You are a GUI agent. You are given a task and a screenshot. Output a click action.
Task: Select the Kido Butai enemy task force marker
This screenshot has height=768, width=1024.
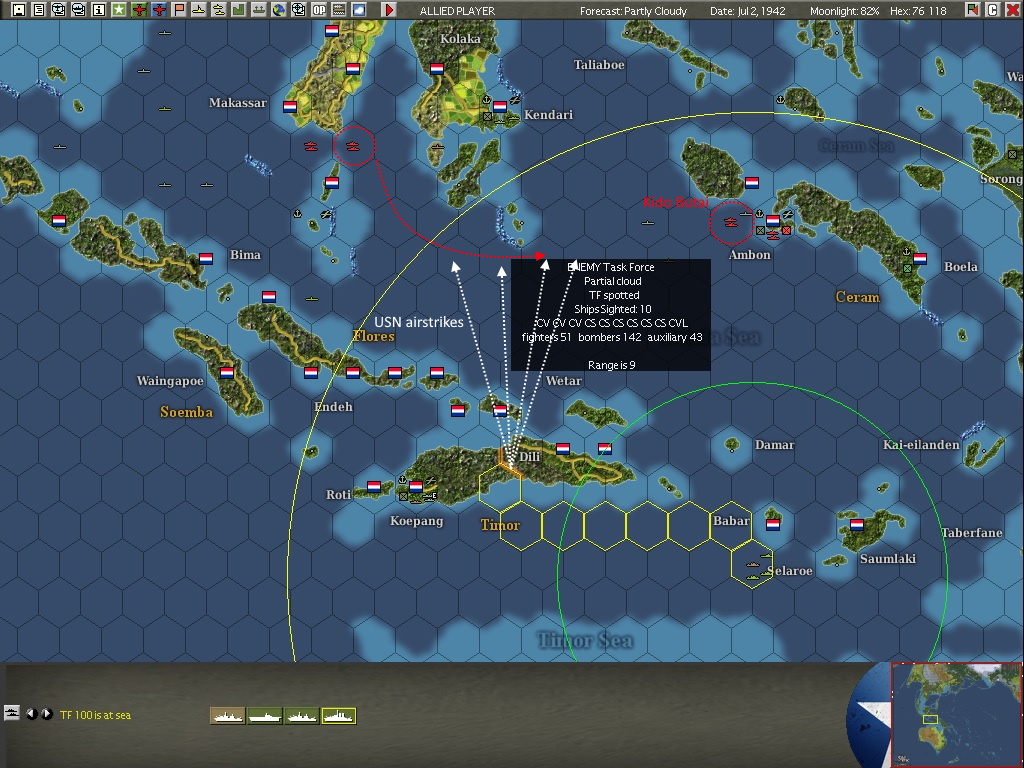(731, 221)
